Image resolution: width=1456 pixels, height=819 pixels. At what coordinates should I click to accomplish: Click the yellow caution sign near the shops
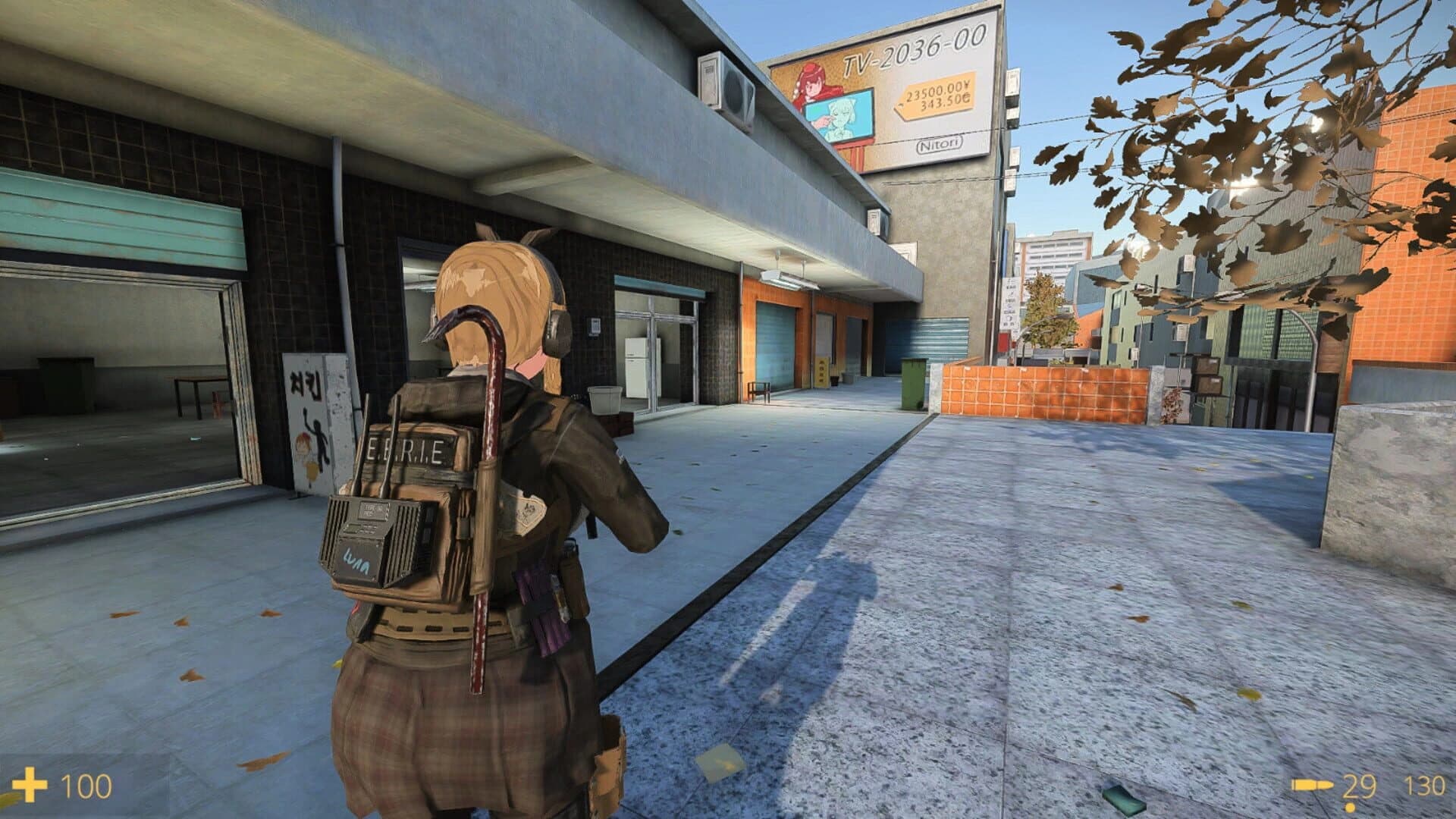[x=822, y=372]
